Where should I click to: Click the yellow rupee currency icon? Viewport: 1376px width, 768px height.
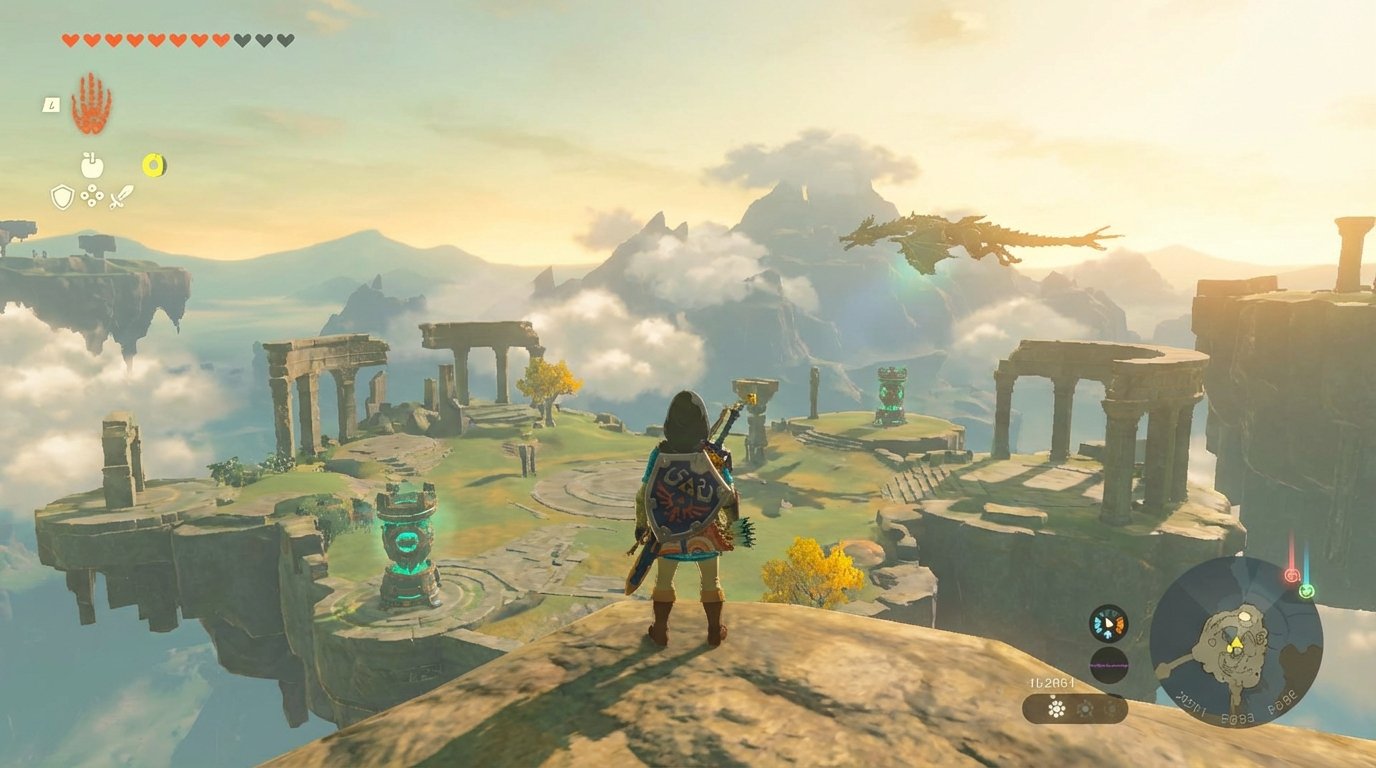(x=155, y=166)
